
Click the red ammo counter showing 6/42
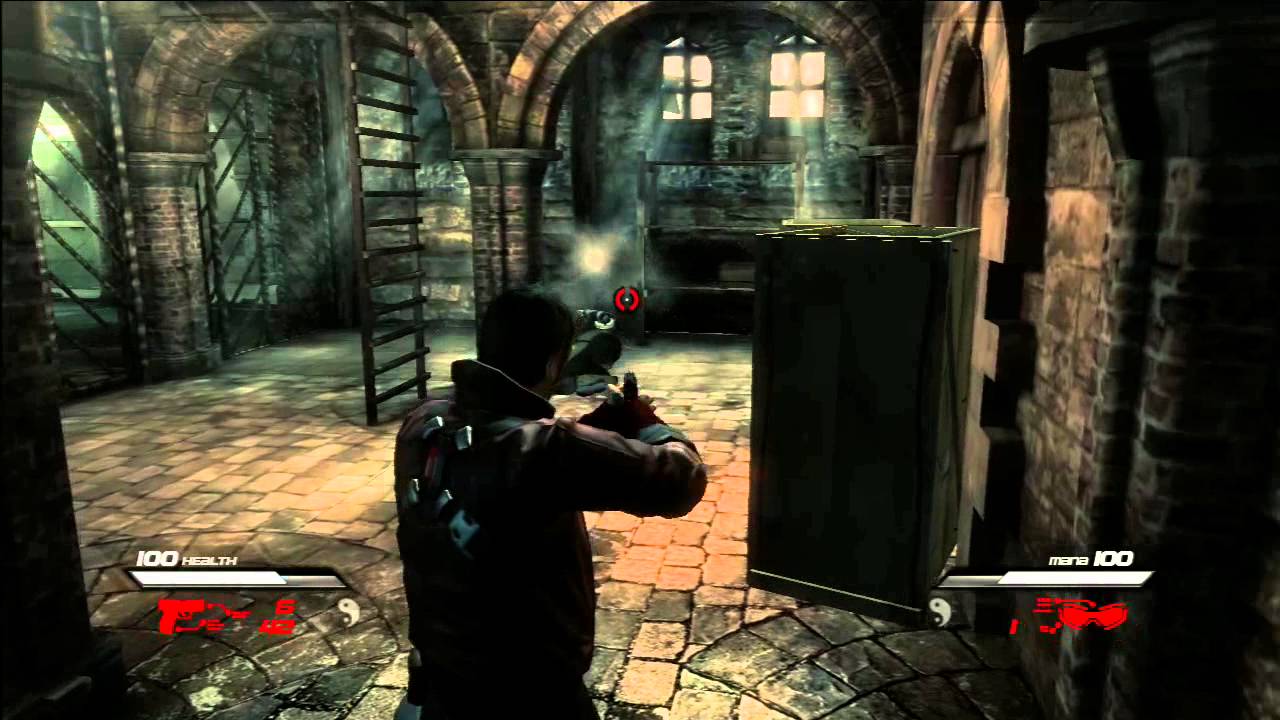278,616
